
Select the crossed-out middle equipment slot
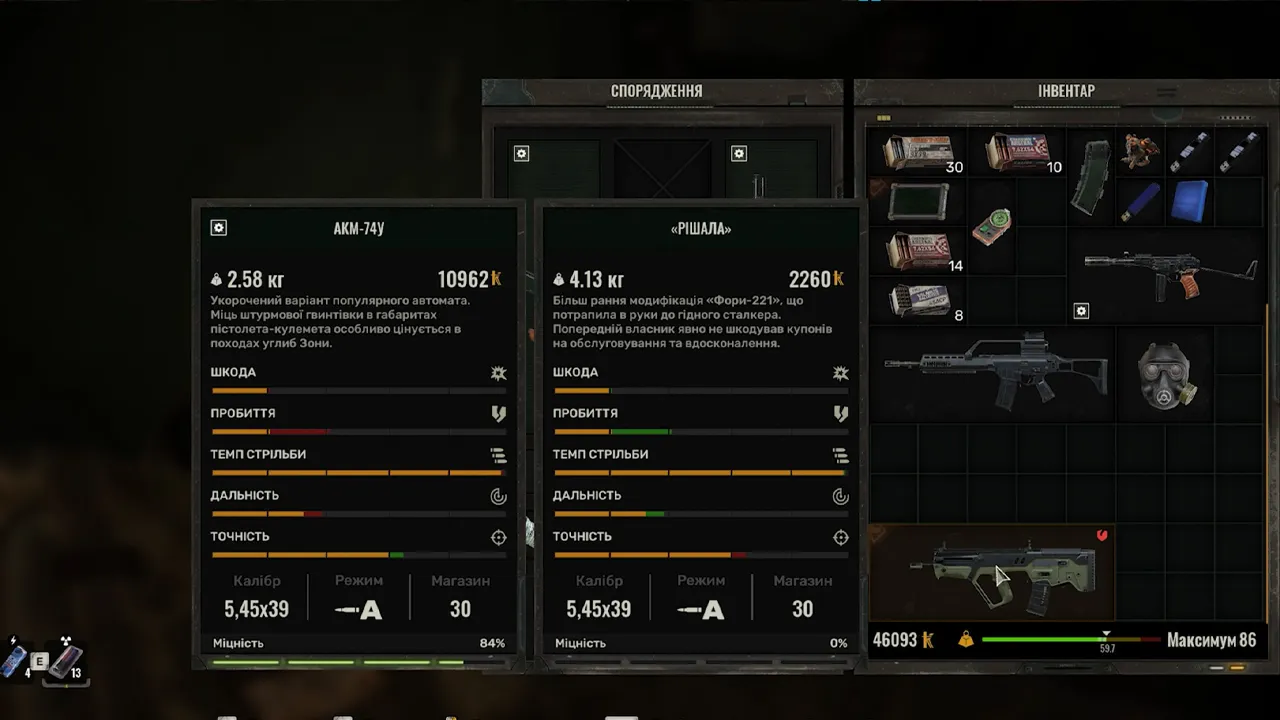(x=662, y=168)
